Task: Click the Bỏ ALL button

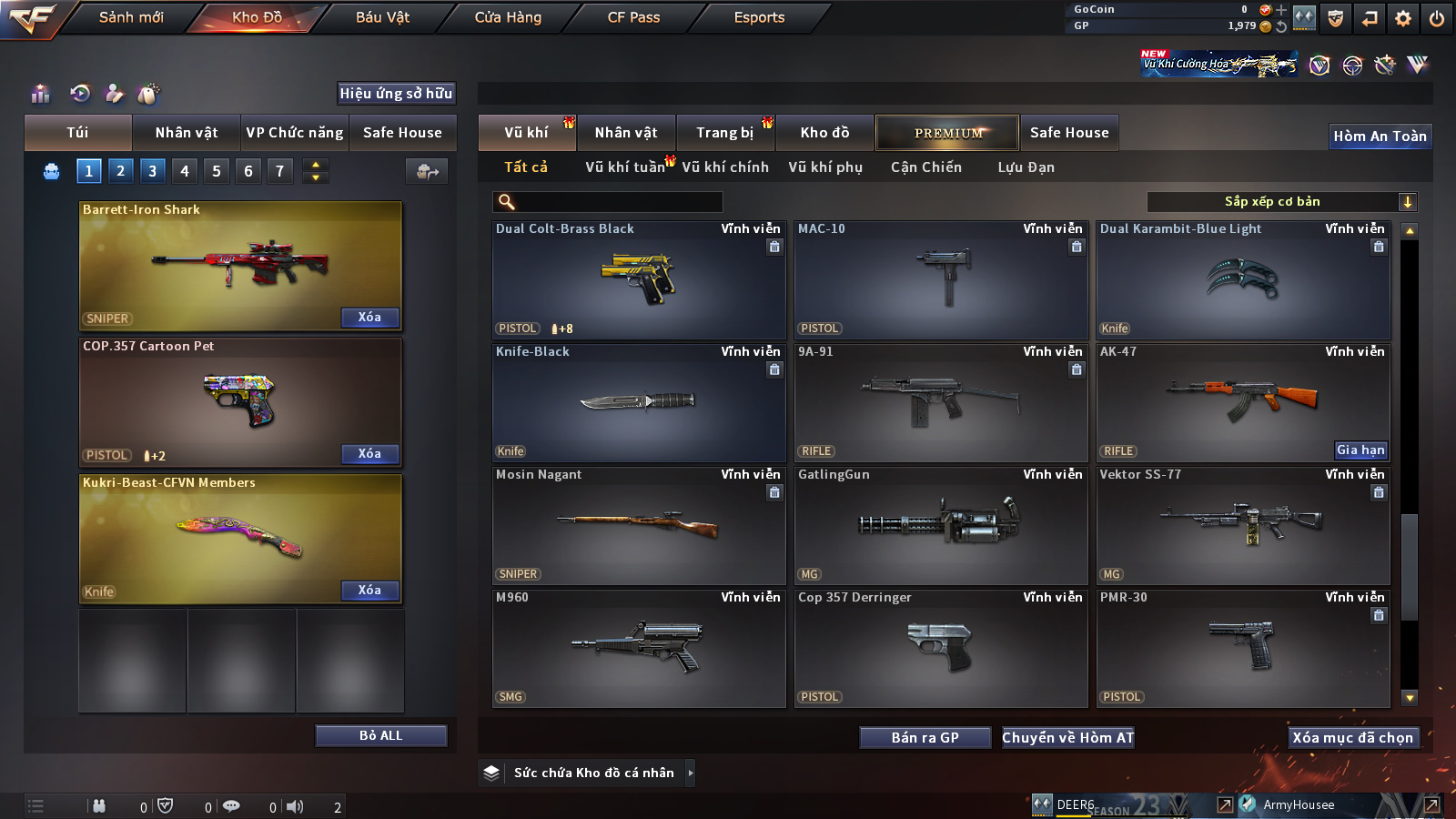Action: tap(380, 736)
